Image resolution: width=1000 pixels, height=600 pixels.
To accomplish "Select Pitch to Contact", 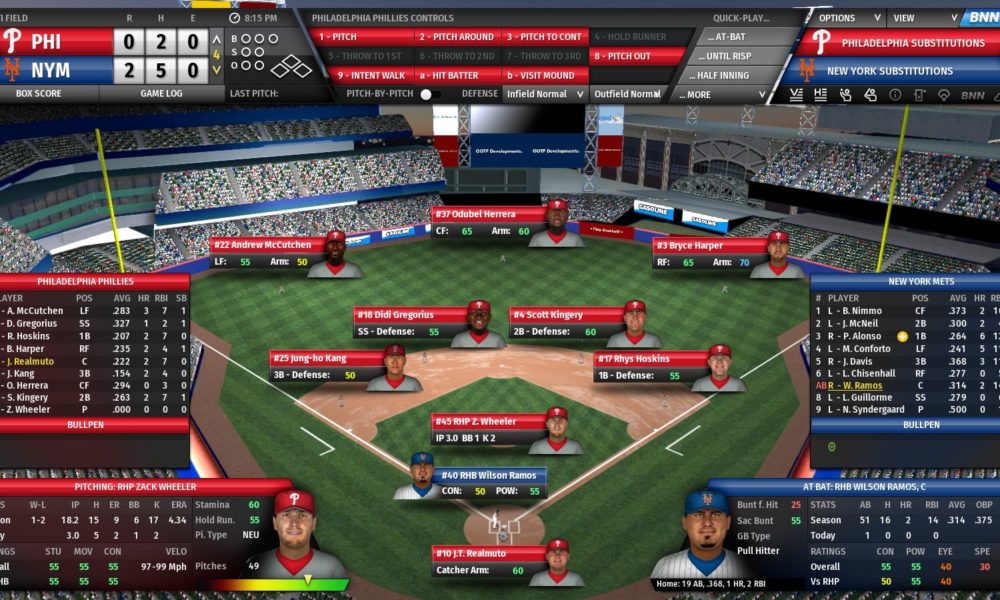I will click(543, 37).
